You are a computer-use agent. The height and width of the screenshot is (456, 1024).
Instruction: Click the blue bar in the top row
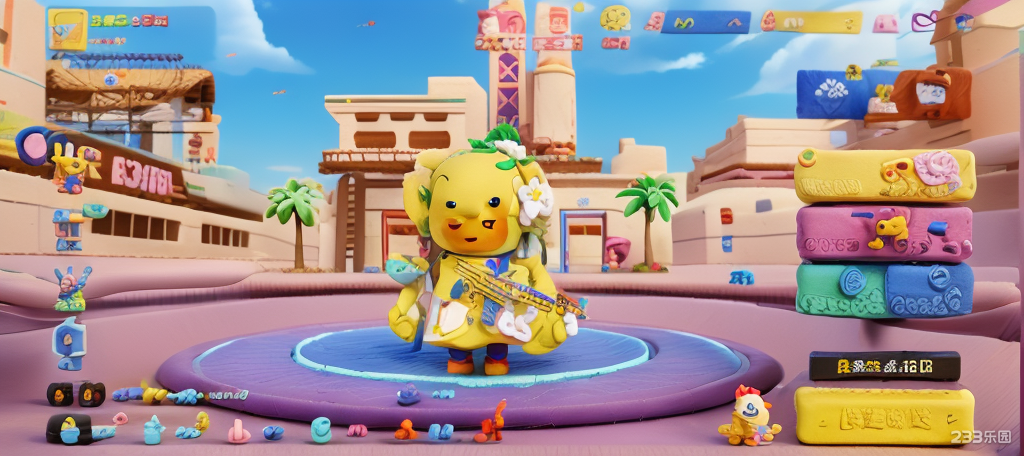[705, 22]
